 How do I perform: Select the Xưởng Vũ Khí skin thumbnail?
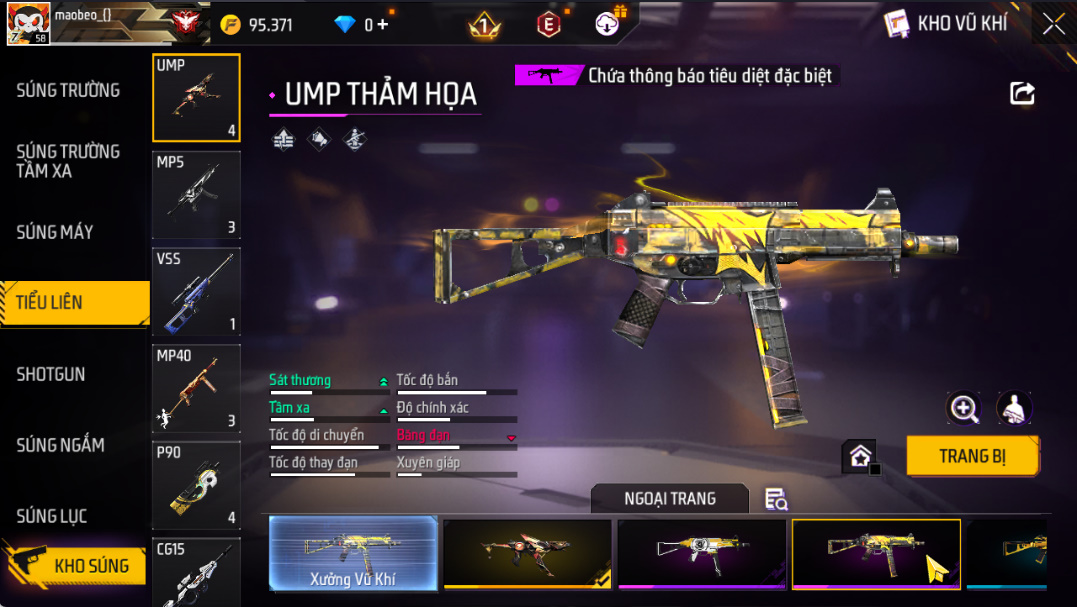point(353,553)
